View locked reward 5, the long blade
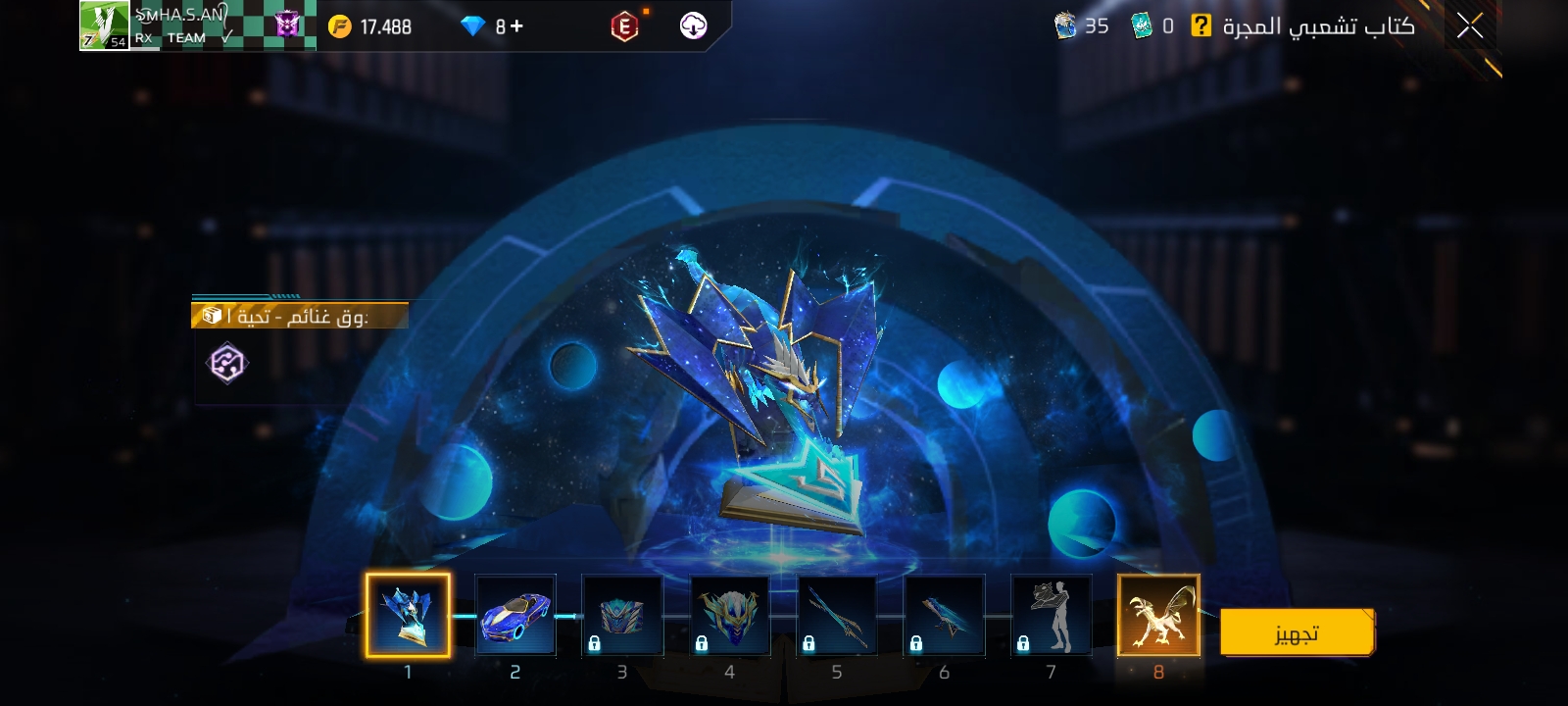 click(836, 615)
